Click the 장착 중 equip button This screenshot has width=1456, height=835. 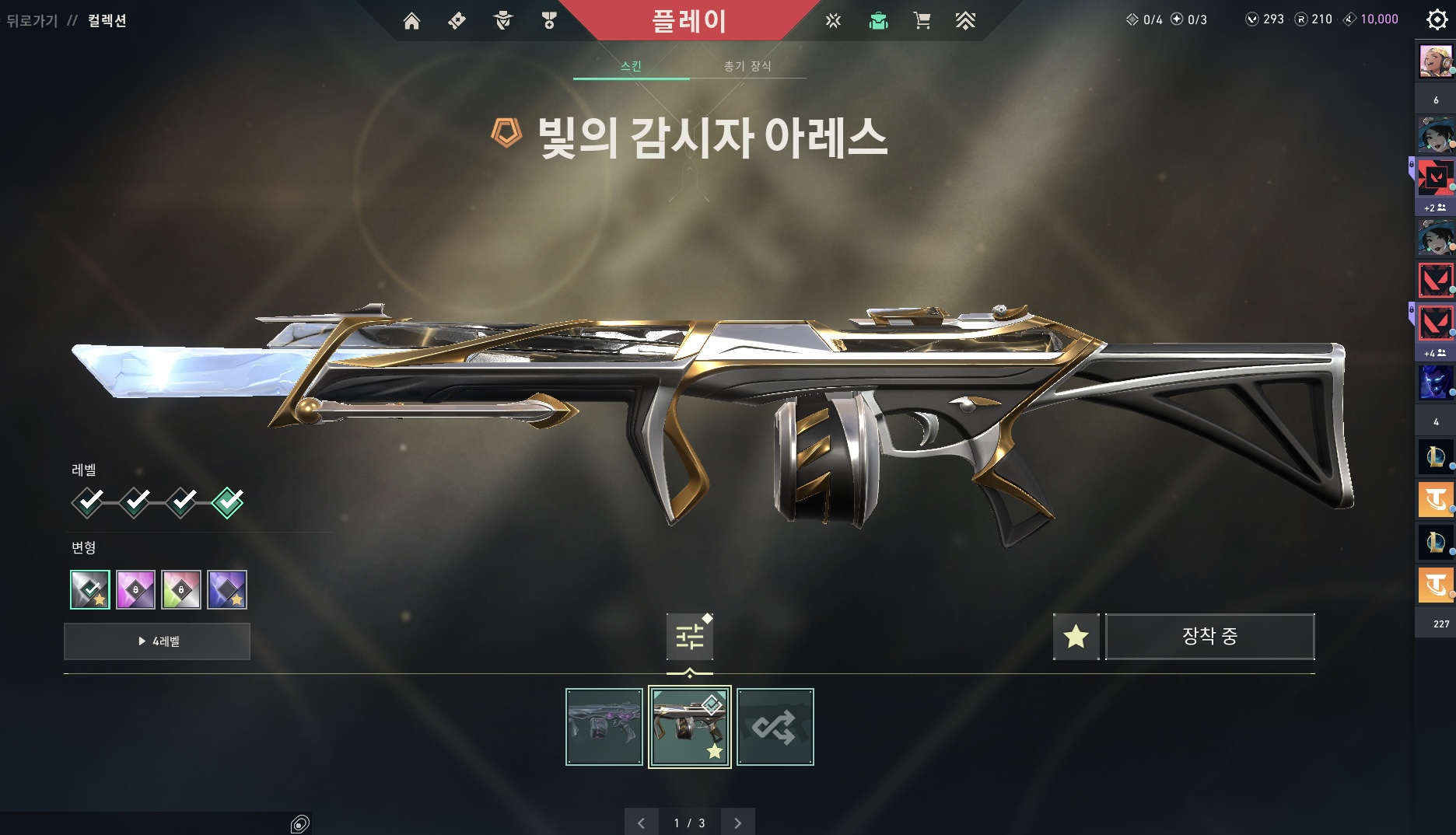(1209, 637)
